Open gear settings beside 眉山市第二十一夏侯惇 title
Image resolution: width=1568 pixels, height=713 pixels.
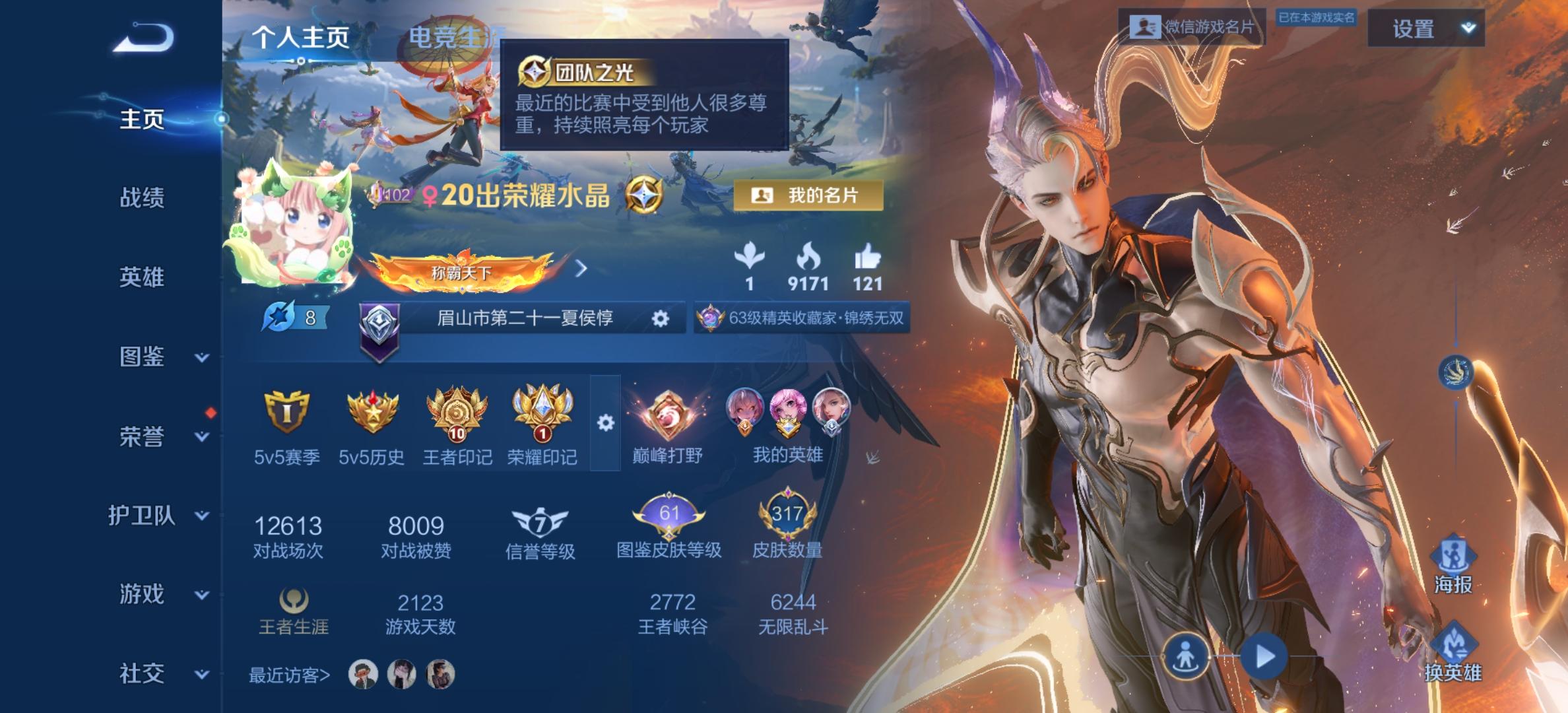[x=663, y=318]
